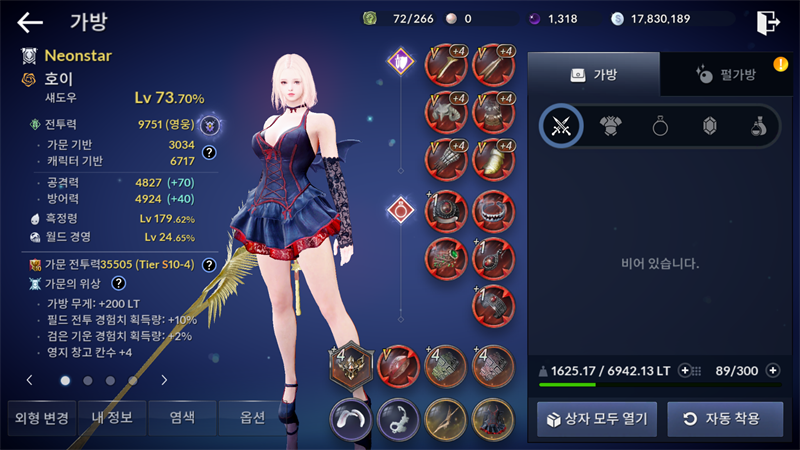Choose the ring accessory bag filter
The height and width of the screenshot is (450, 800).
[x=660, y=126]
